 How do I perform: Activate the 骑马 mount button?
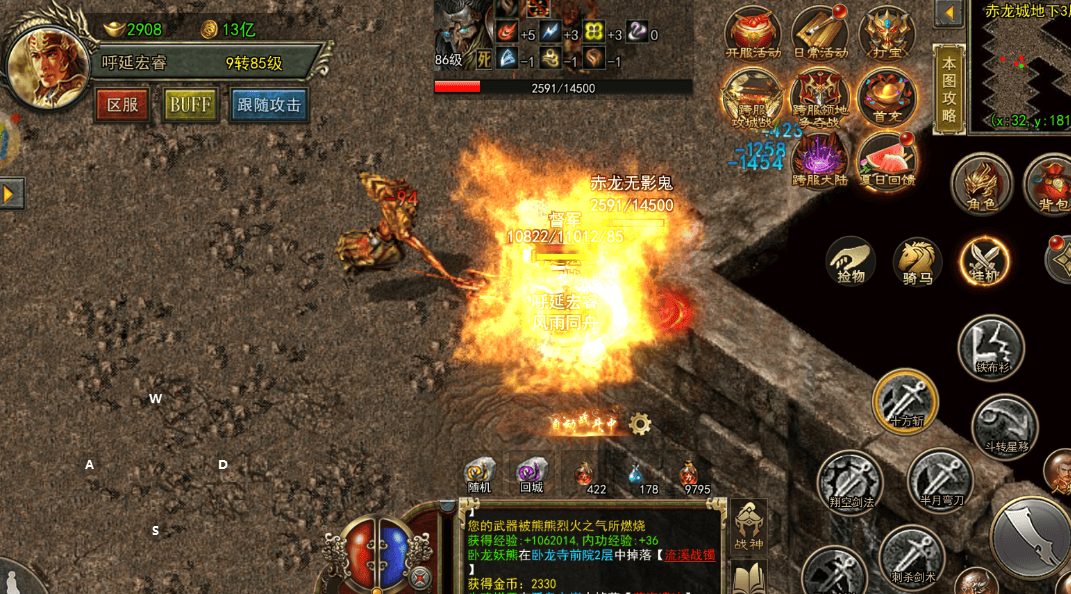pyautogui.click(x=917, y=262)
